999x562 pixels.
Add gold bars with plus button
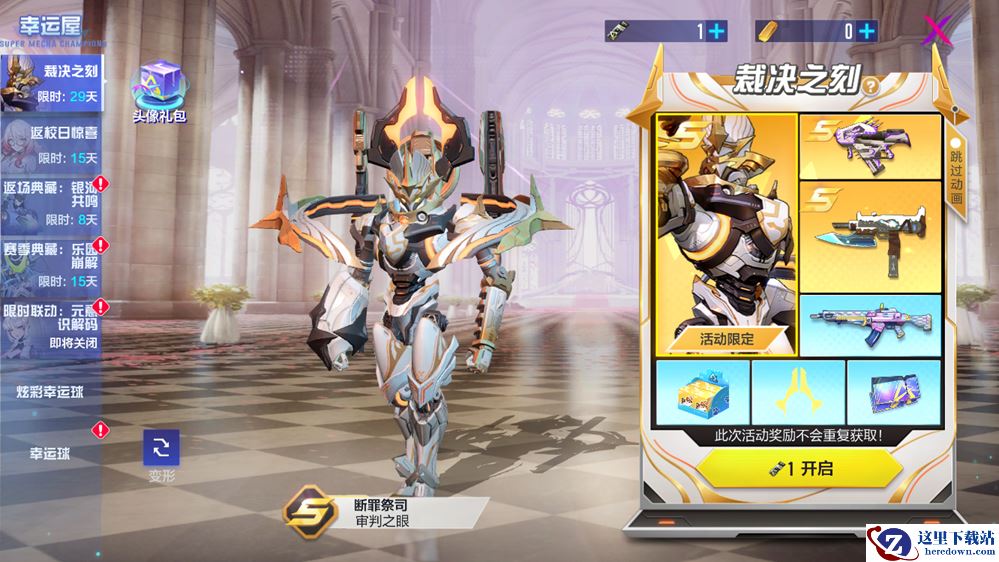866,31
